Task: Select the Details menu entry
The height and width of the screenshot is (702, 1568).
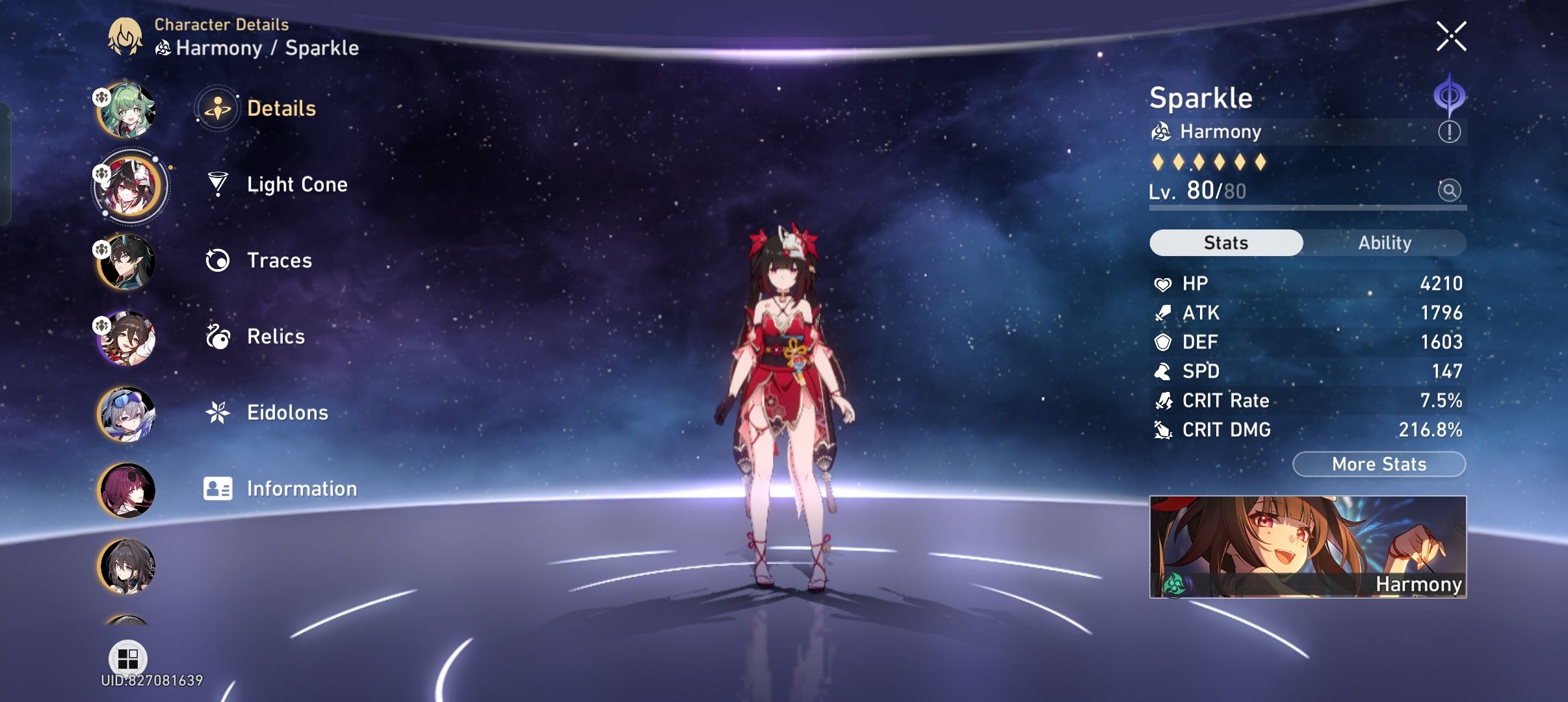Action: point(282,108)
